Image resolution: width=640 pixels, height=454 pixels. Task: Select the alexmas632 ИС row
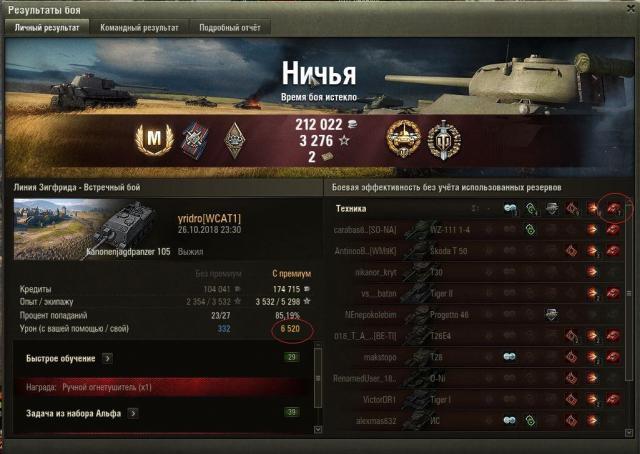tap(470, 420)
